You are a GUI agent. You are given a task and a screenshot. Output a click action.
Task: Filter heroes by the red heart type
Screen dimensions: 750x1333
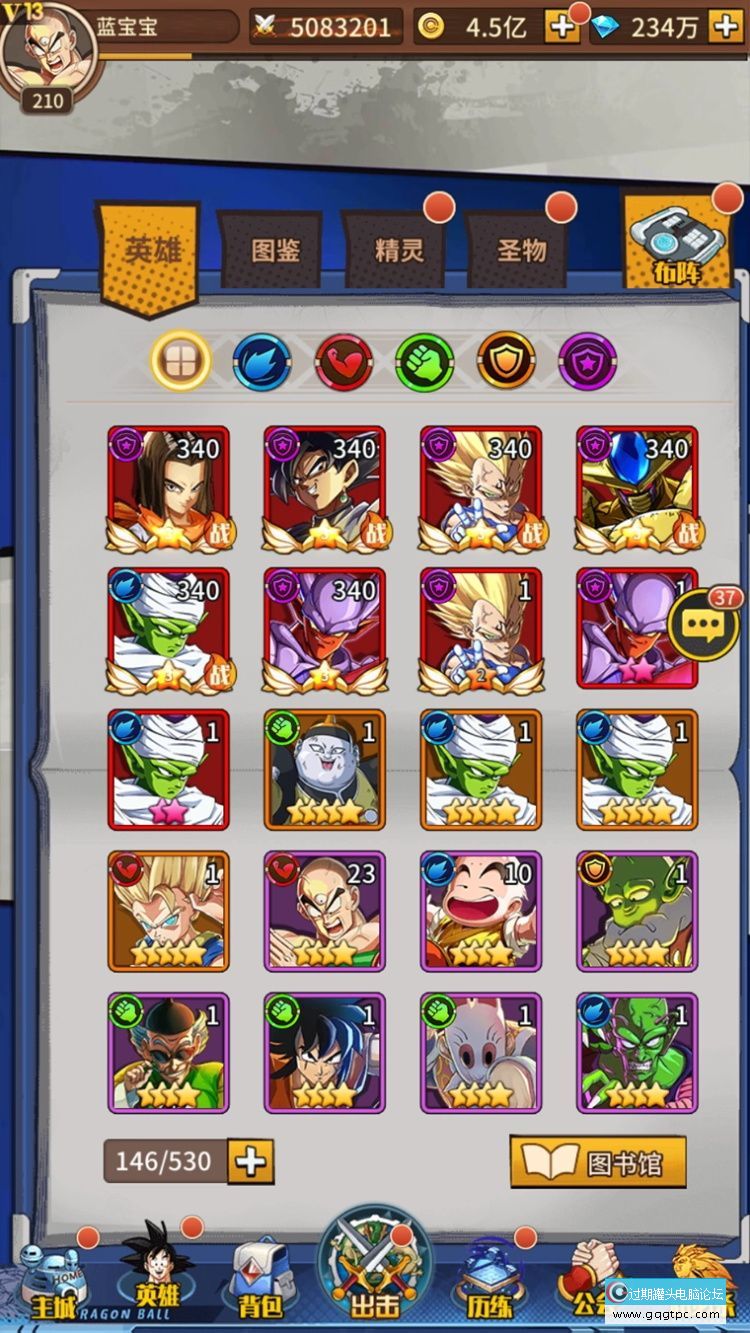pos(344,361)
